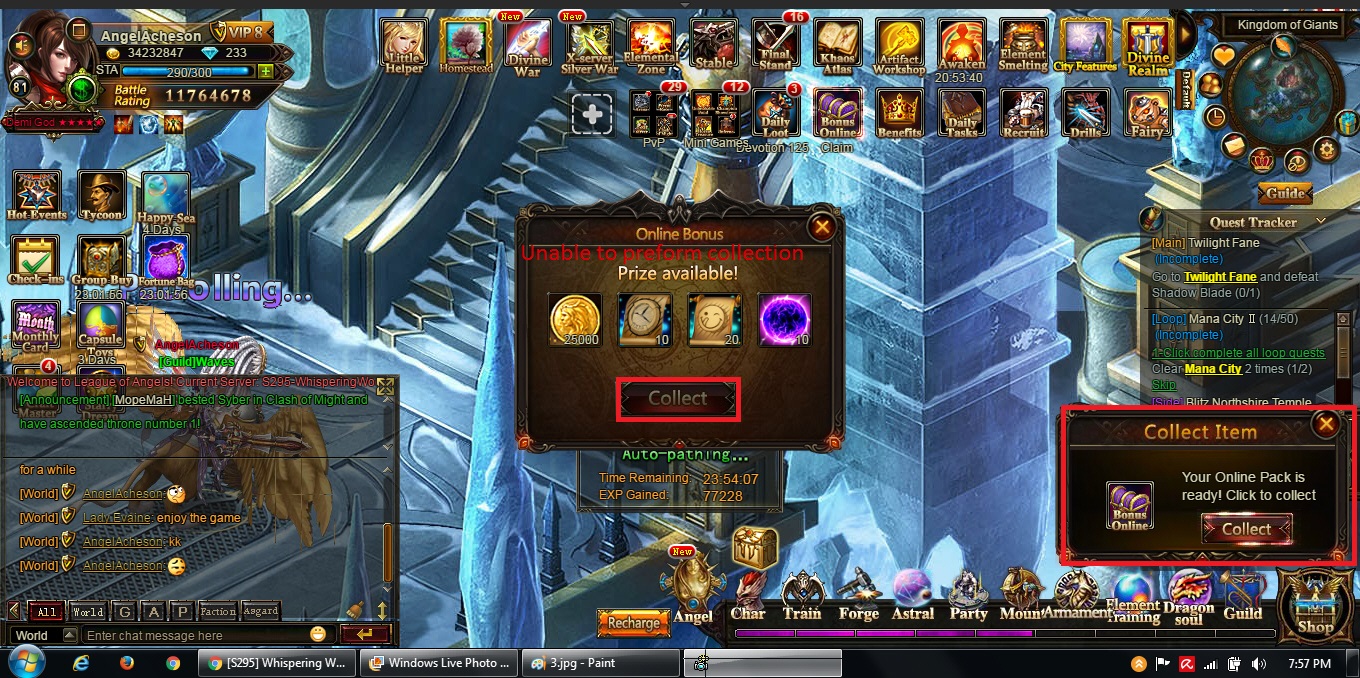The image size is (1360, 678).
Task: Click the Recharge button
Action: pos(633,623)
